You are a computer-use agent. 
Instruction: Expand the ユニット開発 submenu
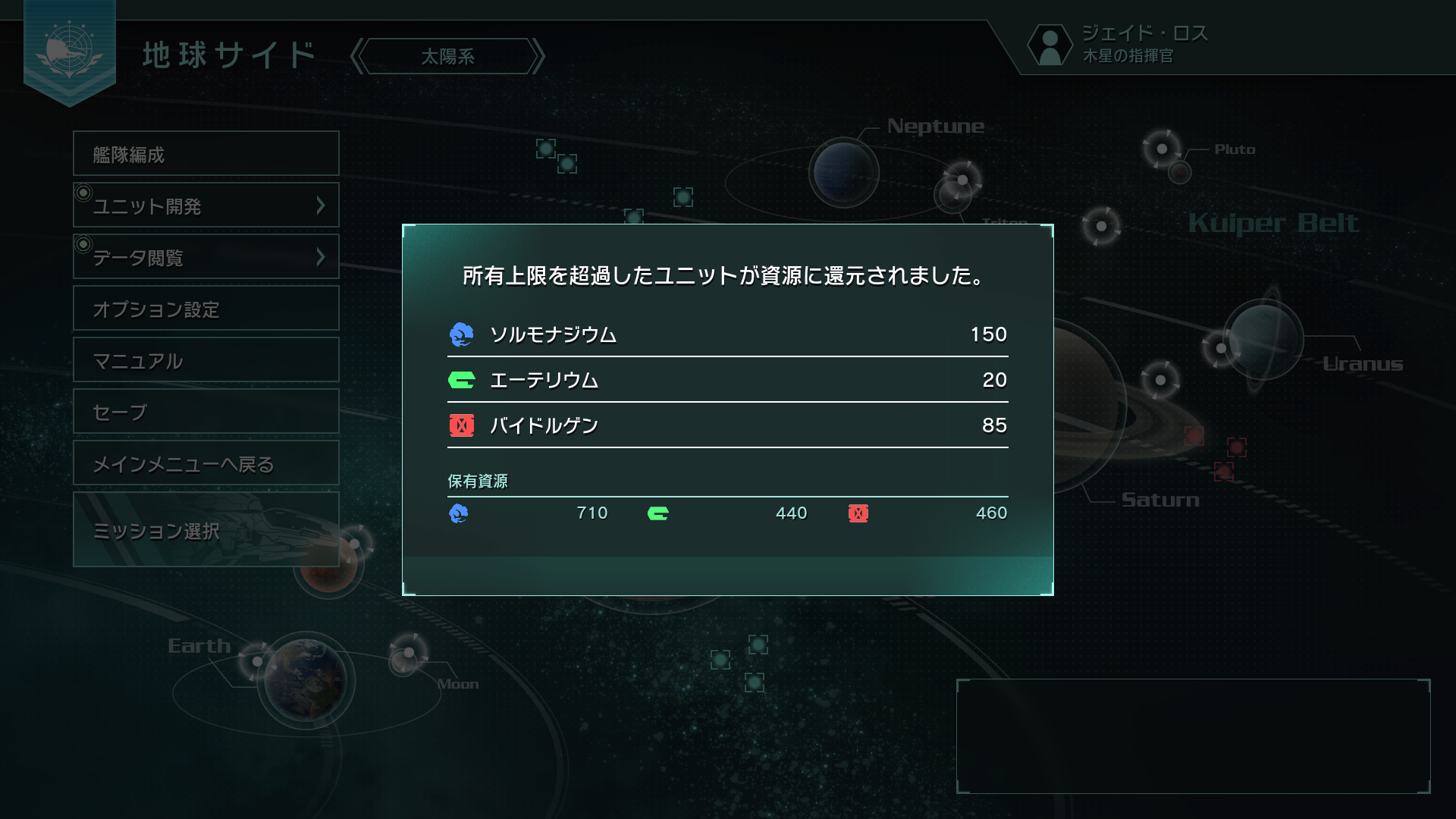click(x=322, y=205)
